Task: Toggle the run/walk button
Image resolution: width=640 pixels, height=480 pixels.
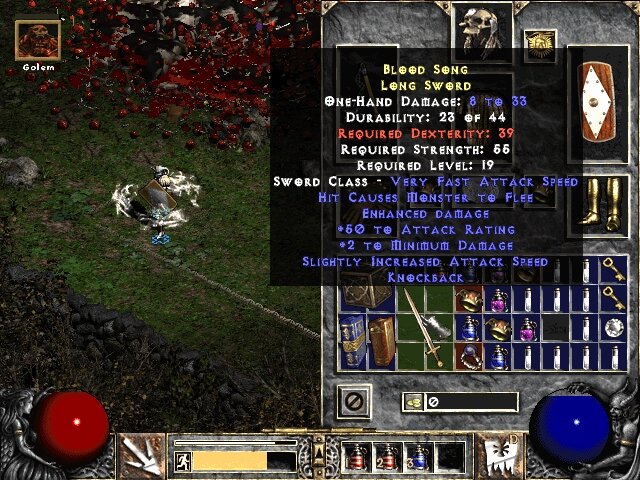Action: click(183, 460)
